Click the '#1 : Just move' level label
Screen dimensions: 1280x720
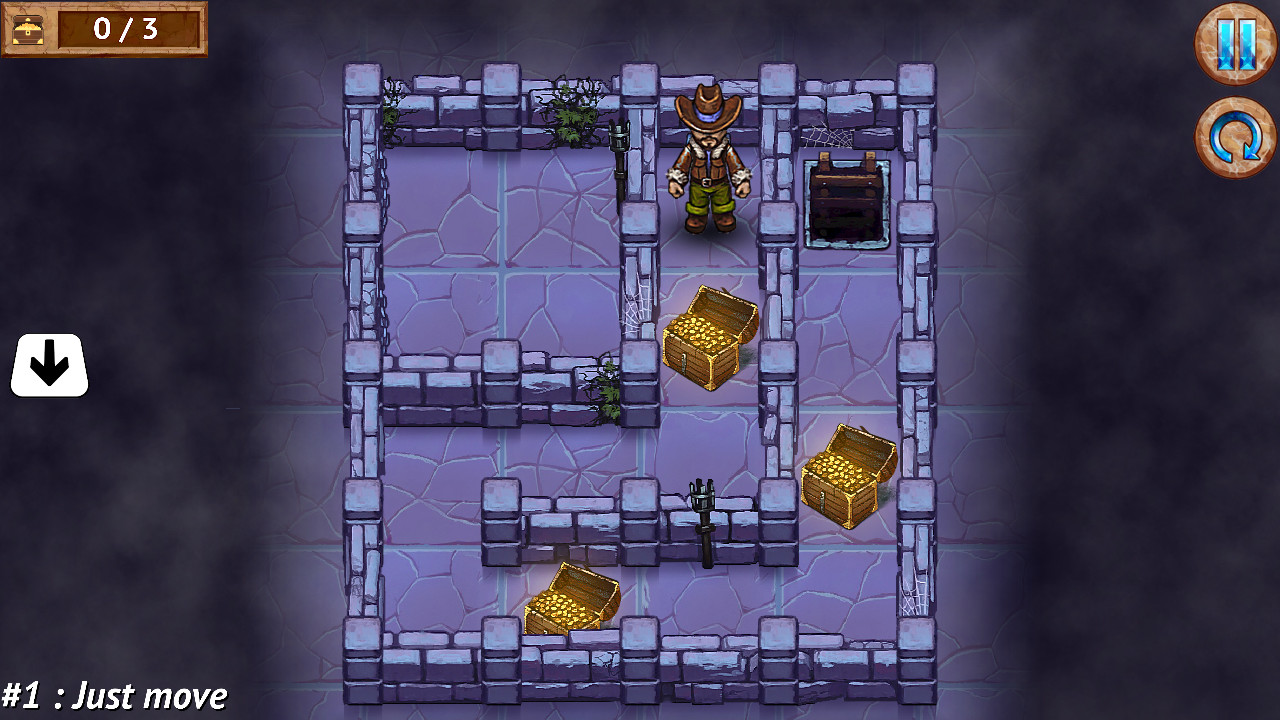coord(113,694)
